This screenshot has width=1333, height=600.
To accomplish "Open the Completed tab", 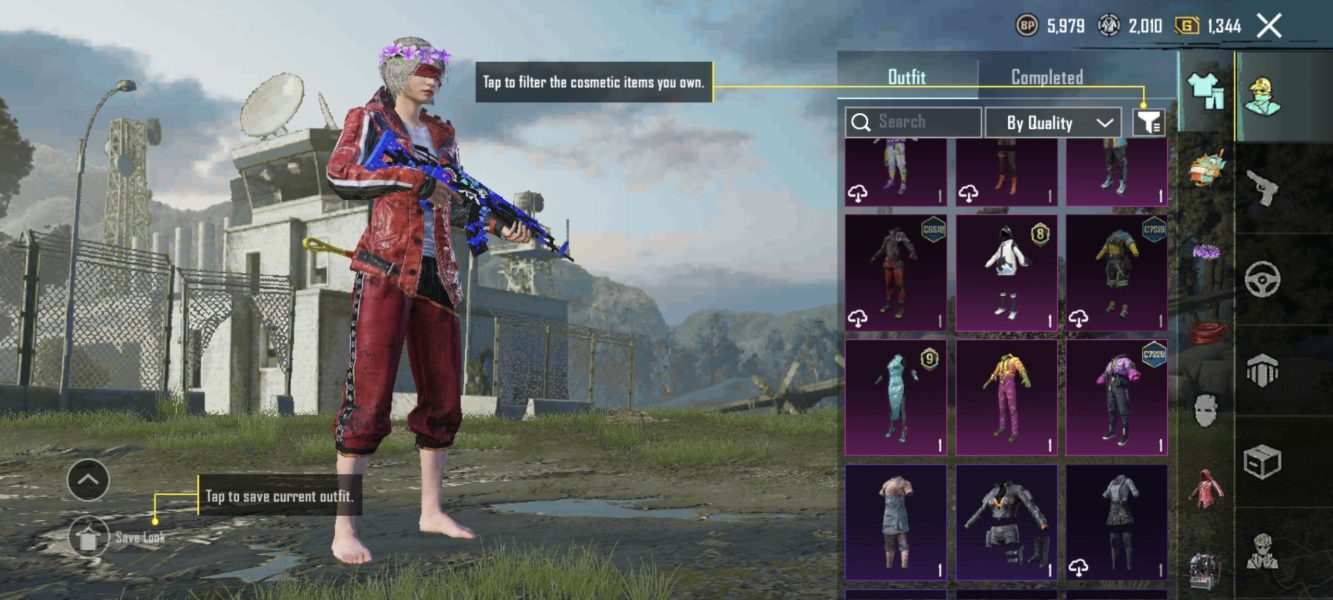I will 1046,77.
